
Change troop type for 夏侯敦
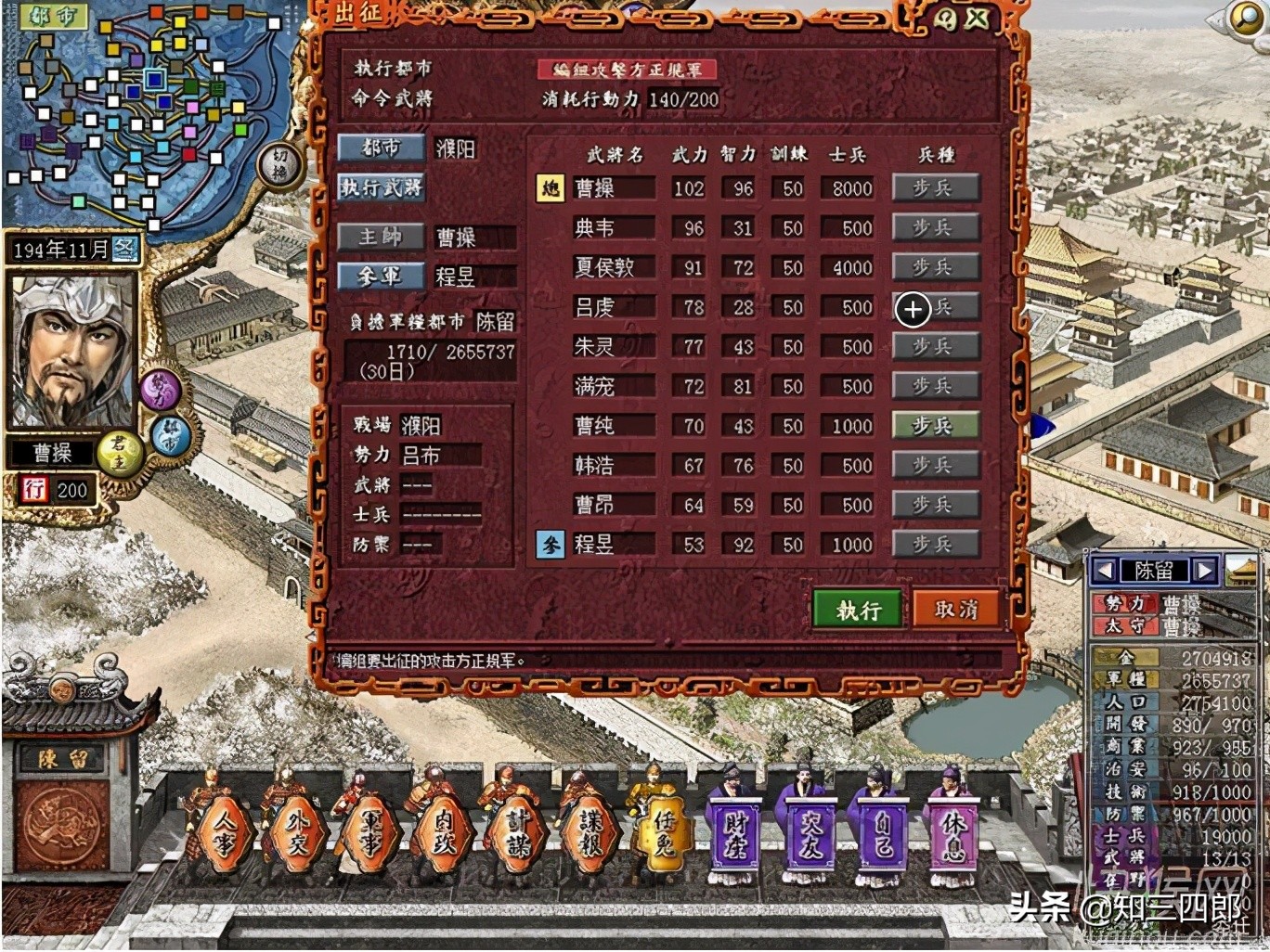pyautogui.click(x=935, y=267)
